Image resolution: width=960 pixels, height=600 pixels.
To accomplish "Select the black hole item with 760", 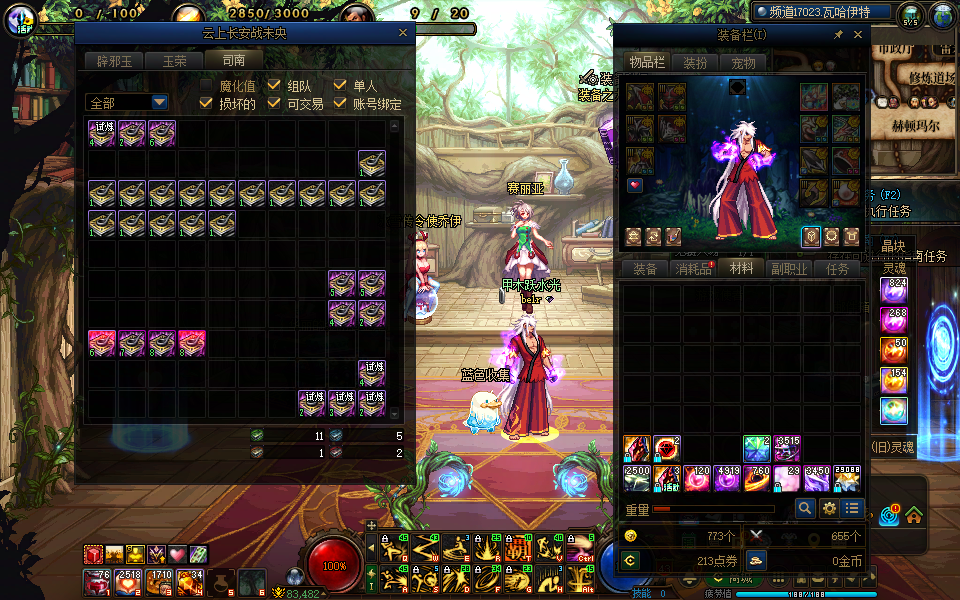I will pyautogui.click(x=757, y=479).
